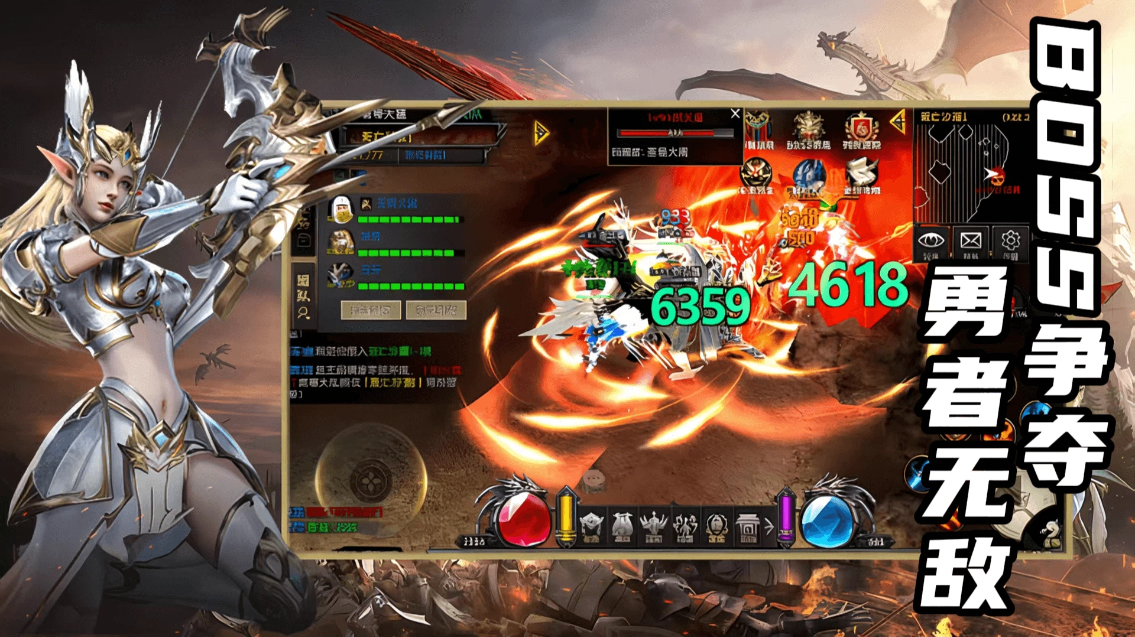Open settings with the gear icon
This screenshot has height=637, width=1135.
tap(1011, 240)
